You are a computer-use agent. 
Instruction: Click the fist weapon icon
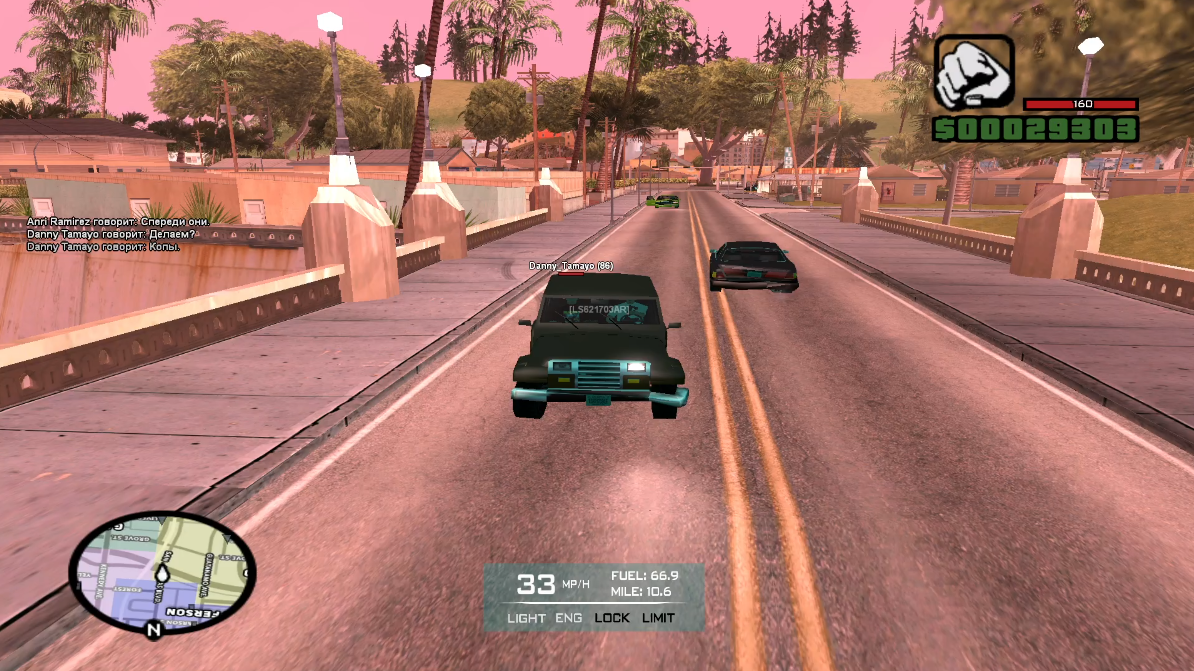[x=973, y=72]
